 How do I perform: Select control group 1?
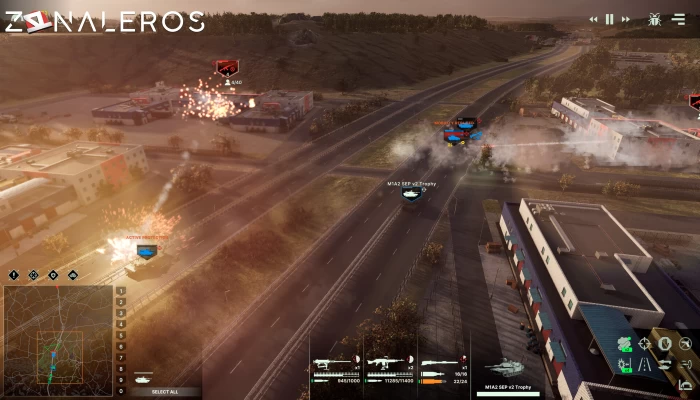[122, 291]
